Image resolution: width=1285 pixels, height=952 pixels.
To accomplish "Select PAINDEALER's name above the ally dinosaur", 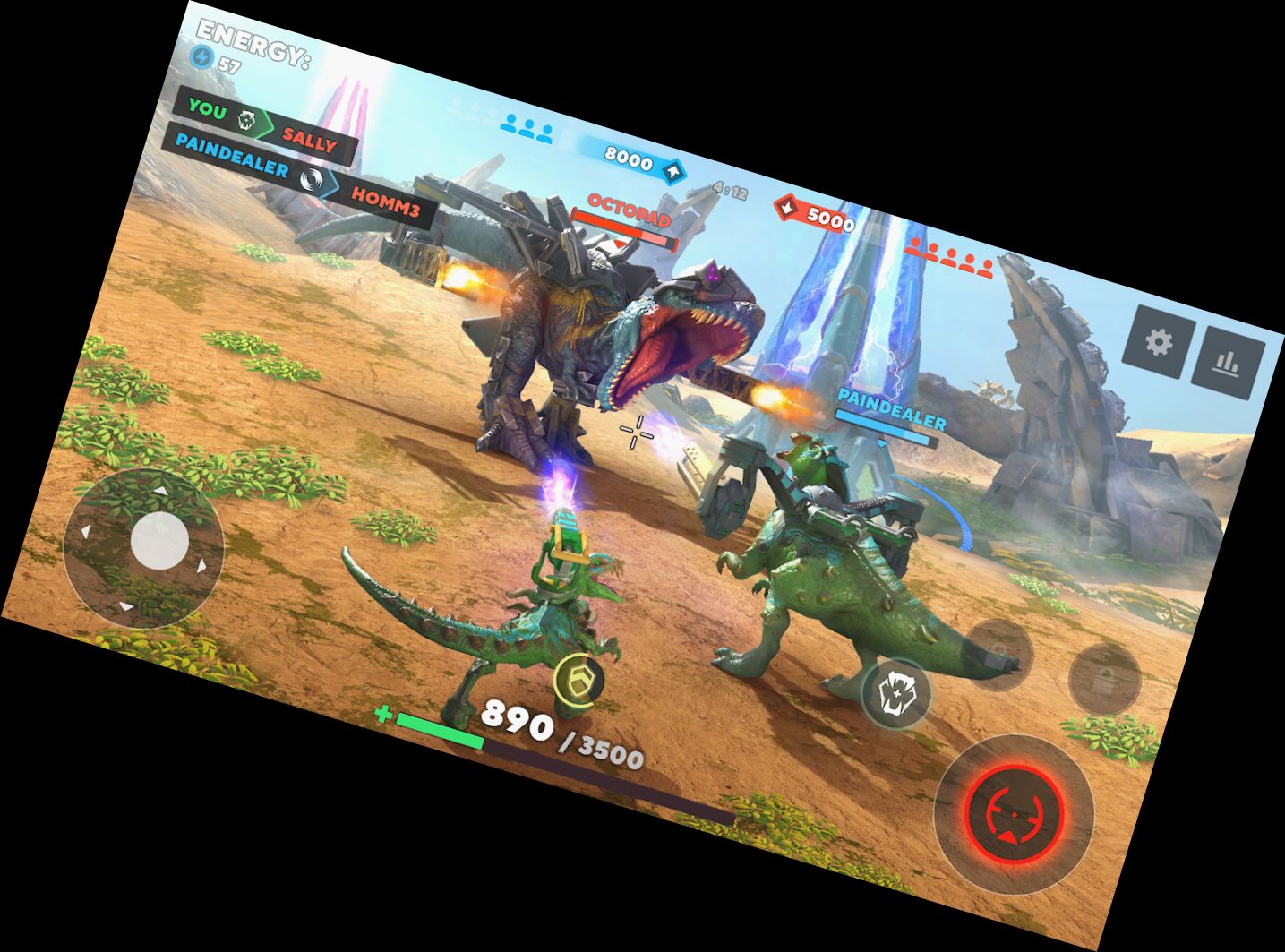I will click(890, 406).
